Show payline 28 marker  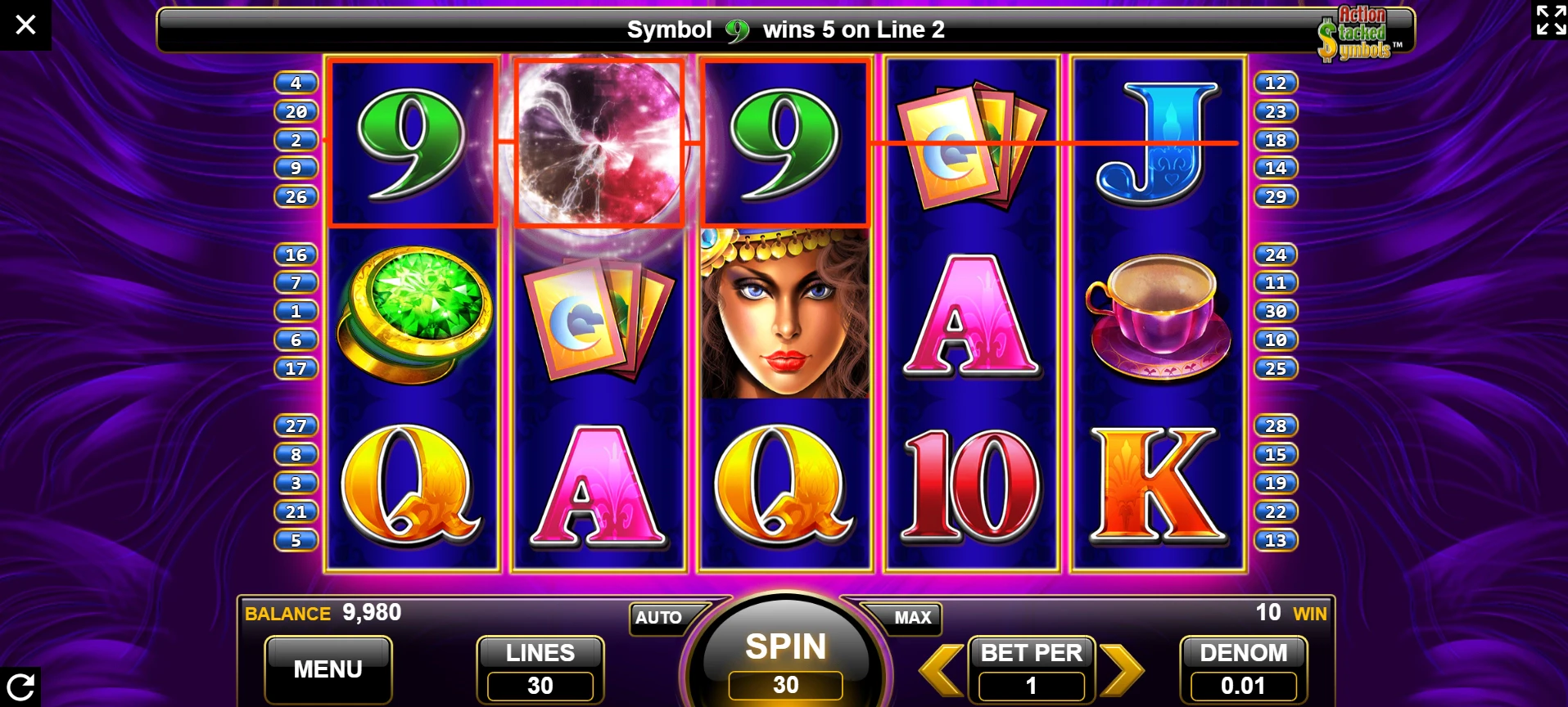[x=1275, y=426]
